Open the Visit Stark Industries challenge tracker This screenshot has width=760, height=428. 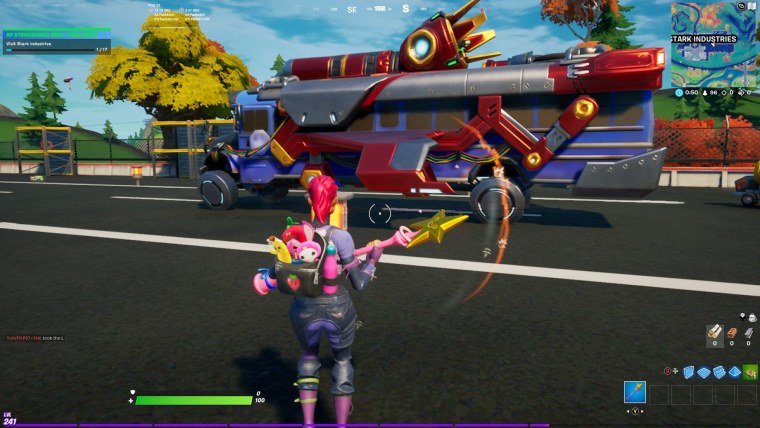[x=55, y=43]
